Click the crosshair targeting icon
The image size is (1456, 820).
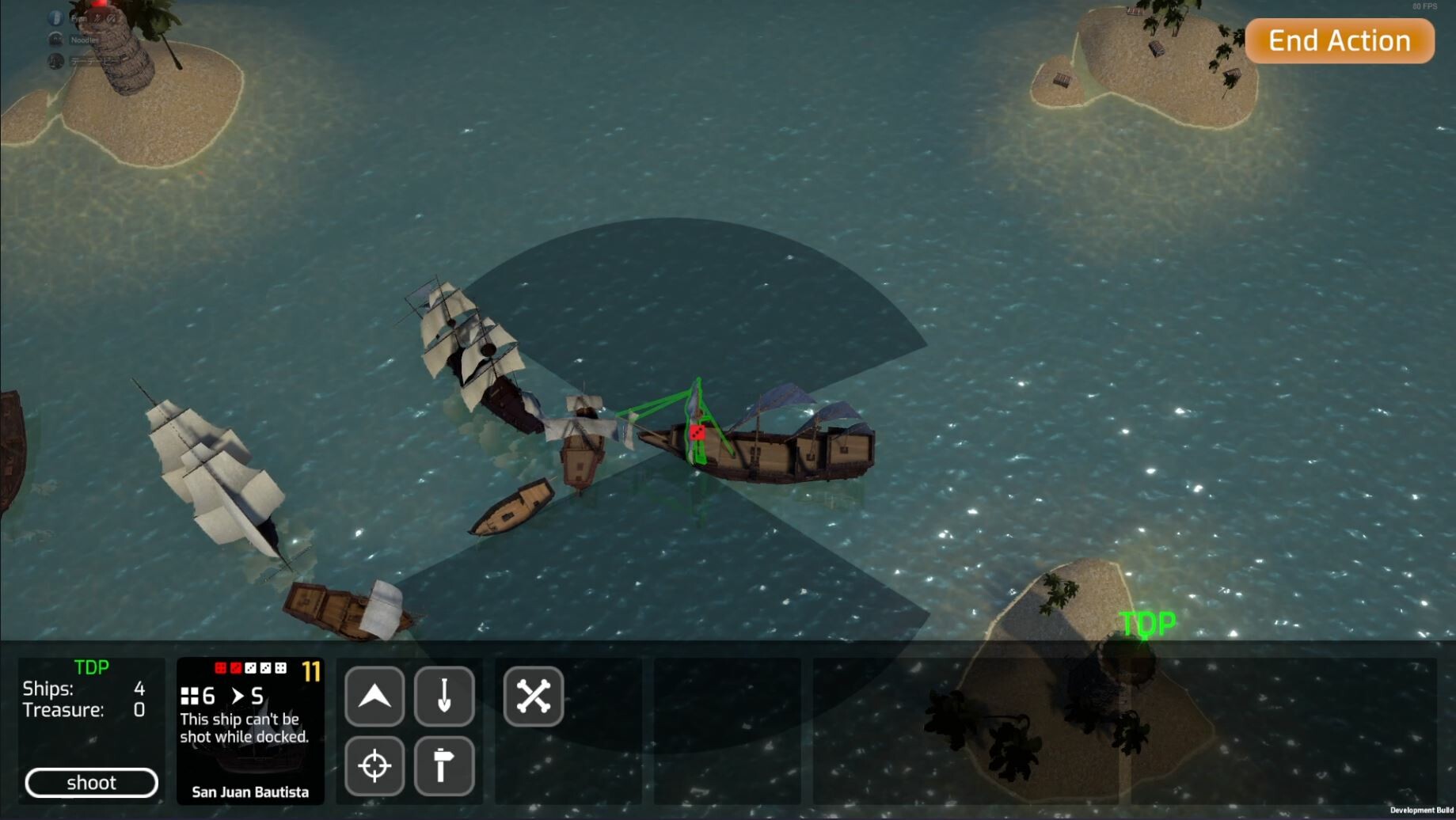374,765
